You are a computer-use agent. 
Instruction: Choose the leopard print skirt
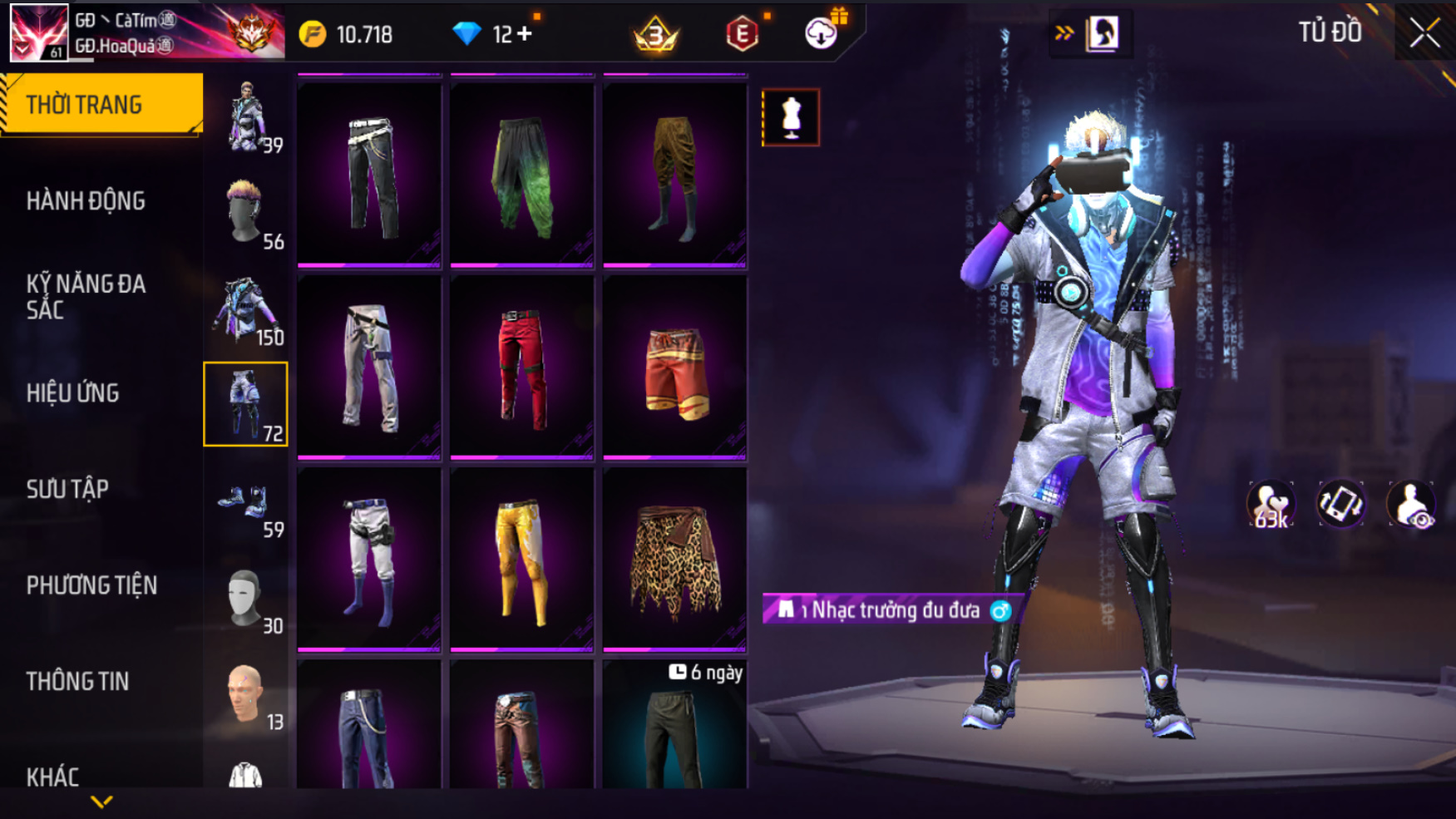click(674, 559)
